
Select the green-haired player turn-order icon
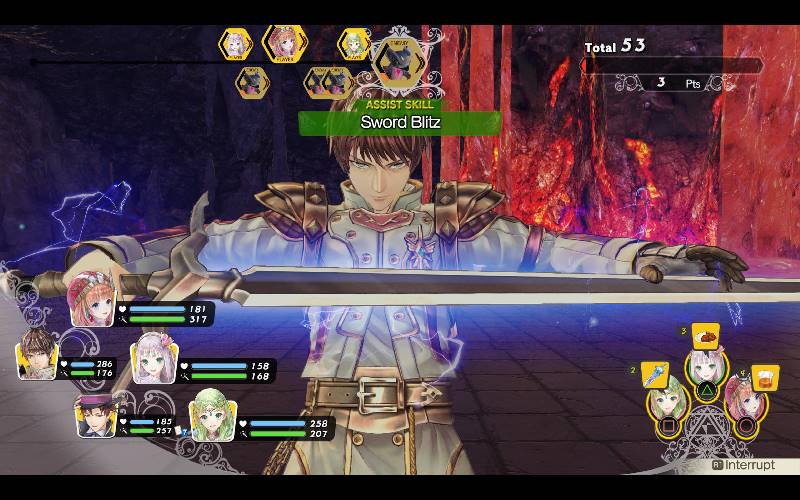353,44
